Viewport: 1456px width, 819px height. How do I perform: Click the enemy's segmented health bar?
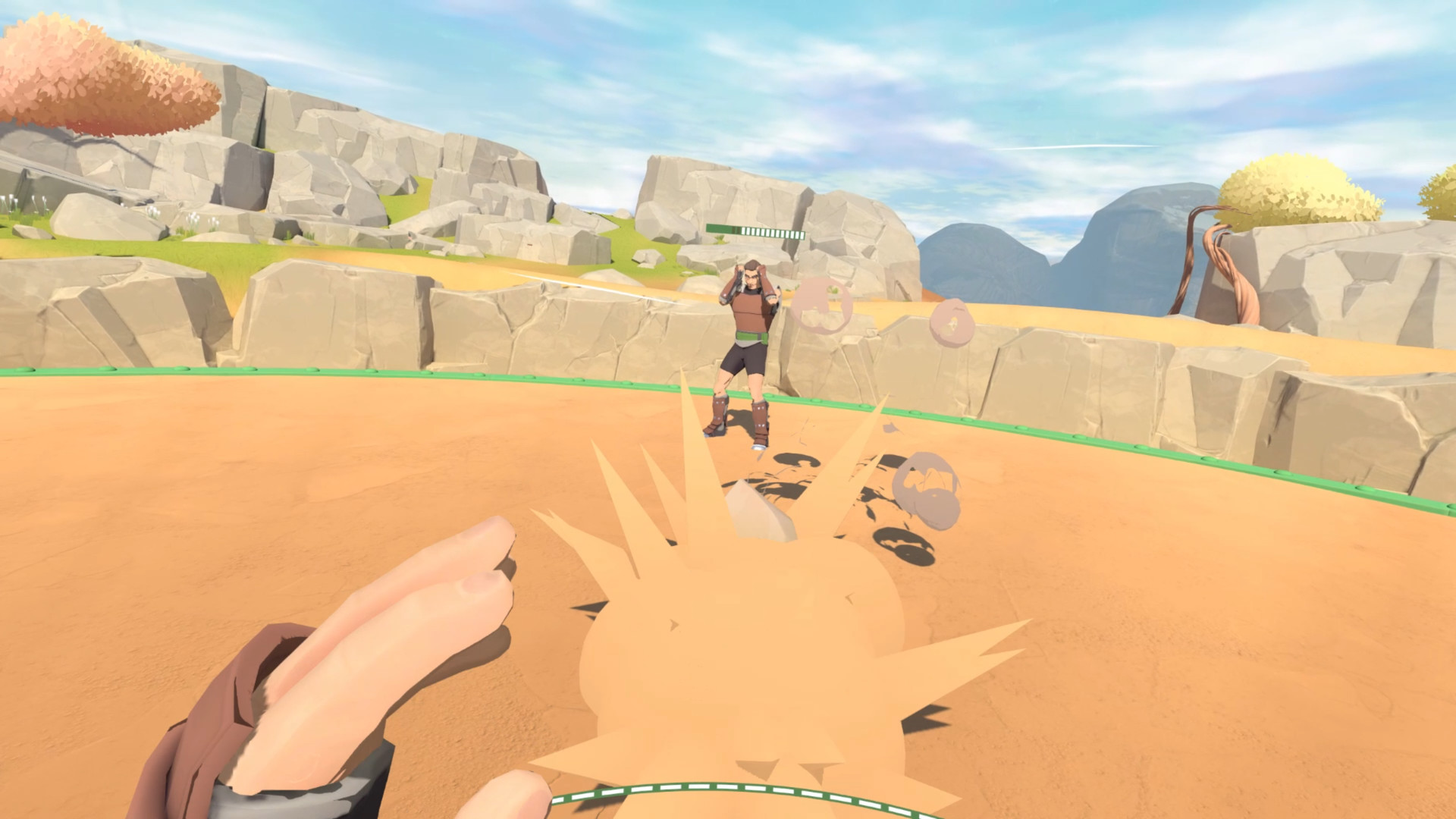pyautogui.click(x=756, y=231)
